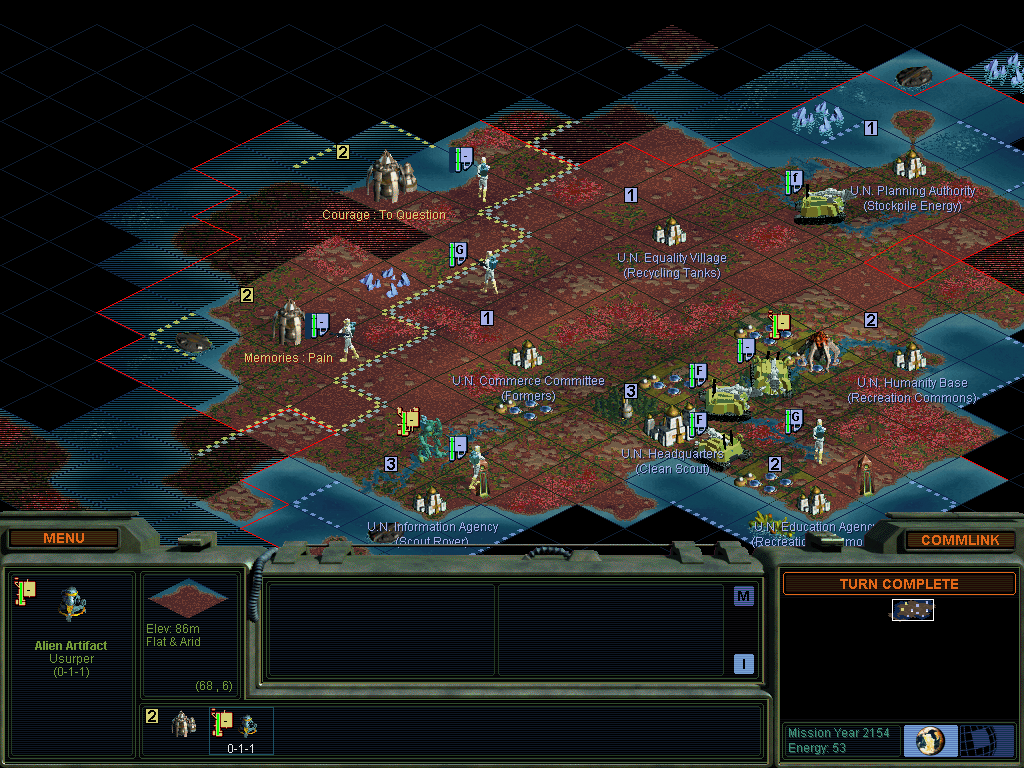Click the Alien Artifact portrait in info panel
This screenshot has width=1024, height=768.
pos(72,603)
